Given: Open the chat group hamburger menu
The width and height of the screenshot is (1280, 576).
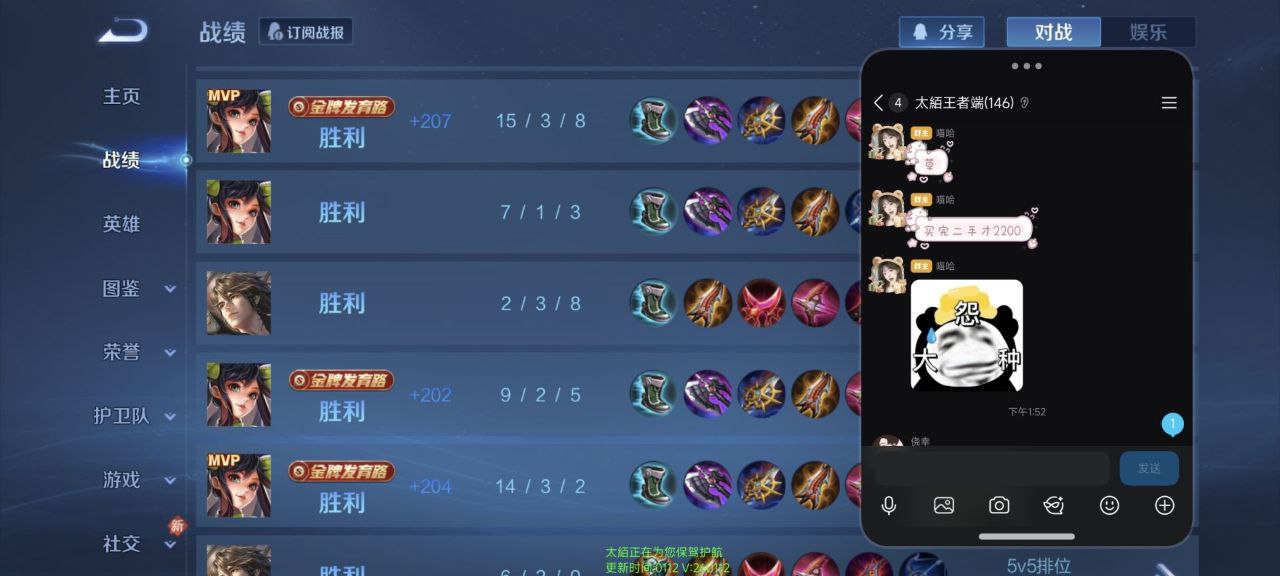Looking at the screenshot, I should click(1169, 103).
